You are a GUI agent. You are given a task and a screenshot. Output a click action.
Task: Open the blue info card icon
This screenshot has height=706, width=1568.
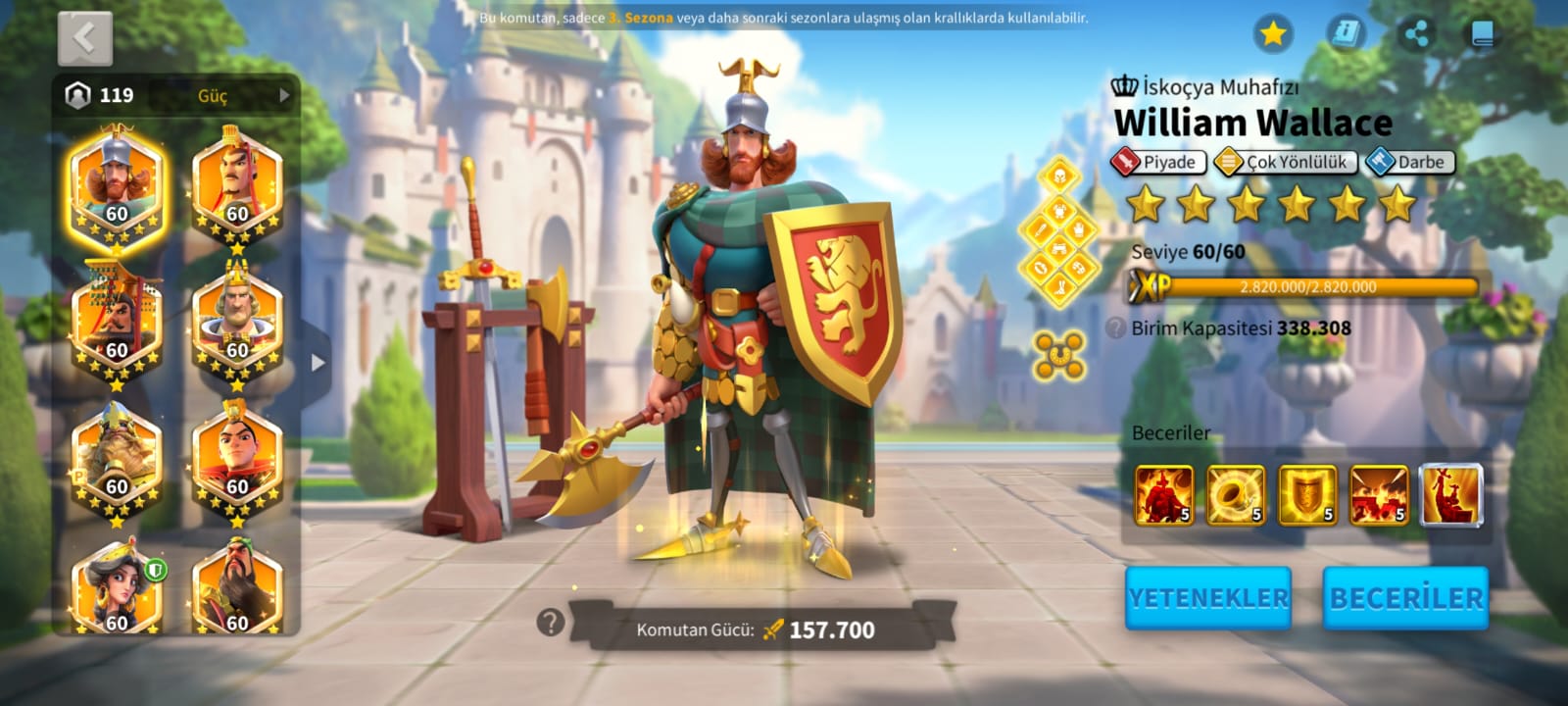pos(1346,34)
